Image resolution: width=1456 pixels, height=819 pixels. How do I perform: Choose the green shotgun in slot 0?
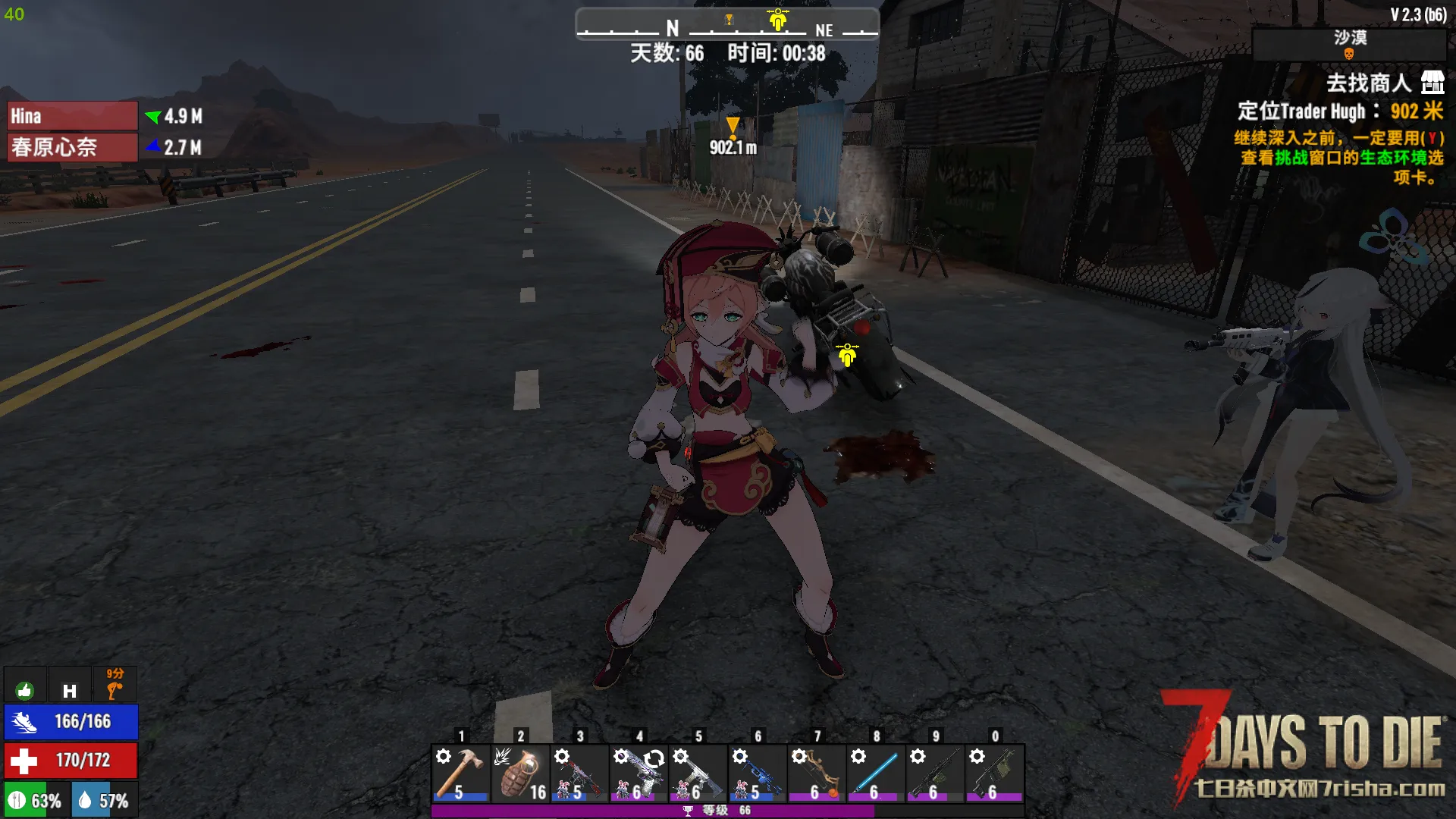point(994,773)
